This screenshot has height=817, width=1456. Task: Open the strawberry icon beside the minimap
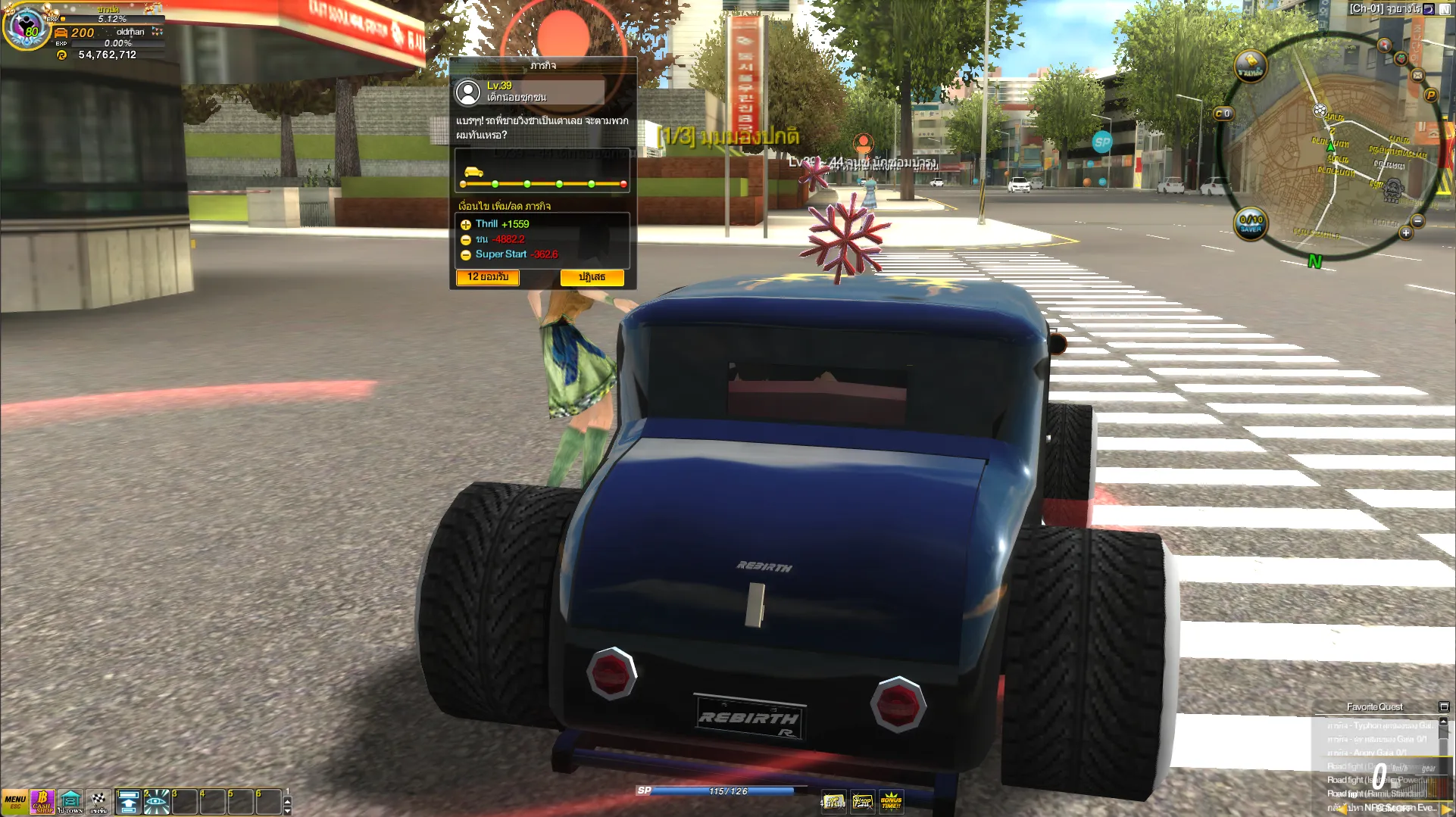point(1401,58)
